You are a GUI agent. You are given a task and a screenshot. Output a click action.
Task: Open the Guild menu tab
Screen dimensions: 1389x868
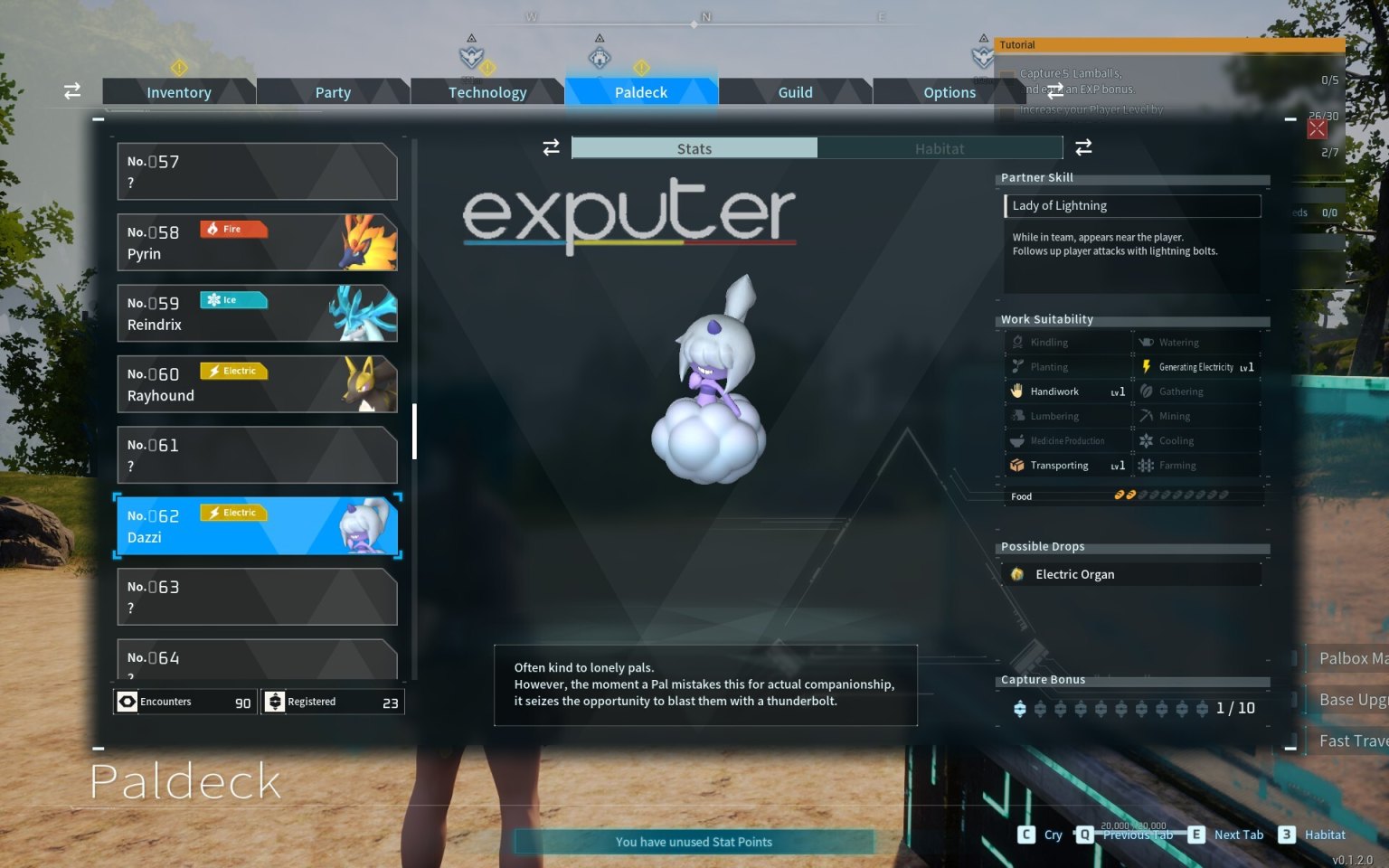[794, 91]
